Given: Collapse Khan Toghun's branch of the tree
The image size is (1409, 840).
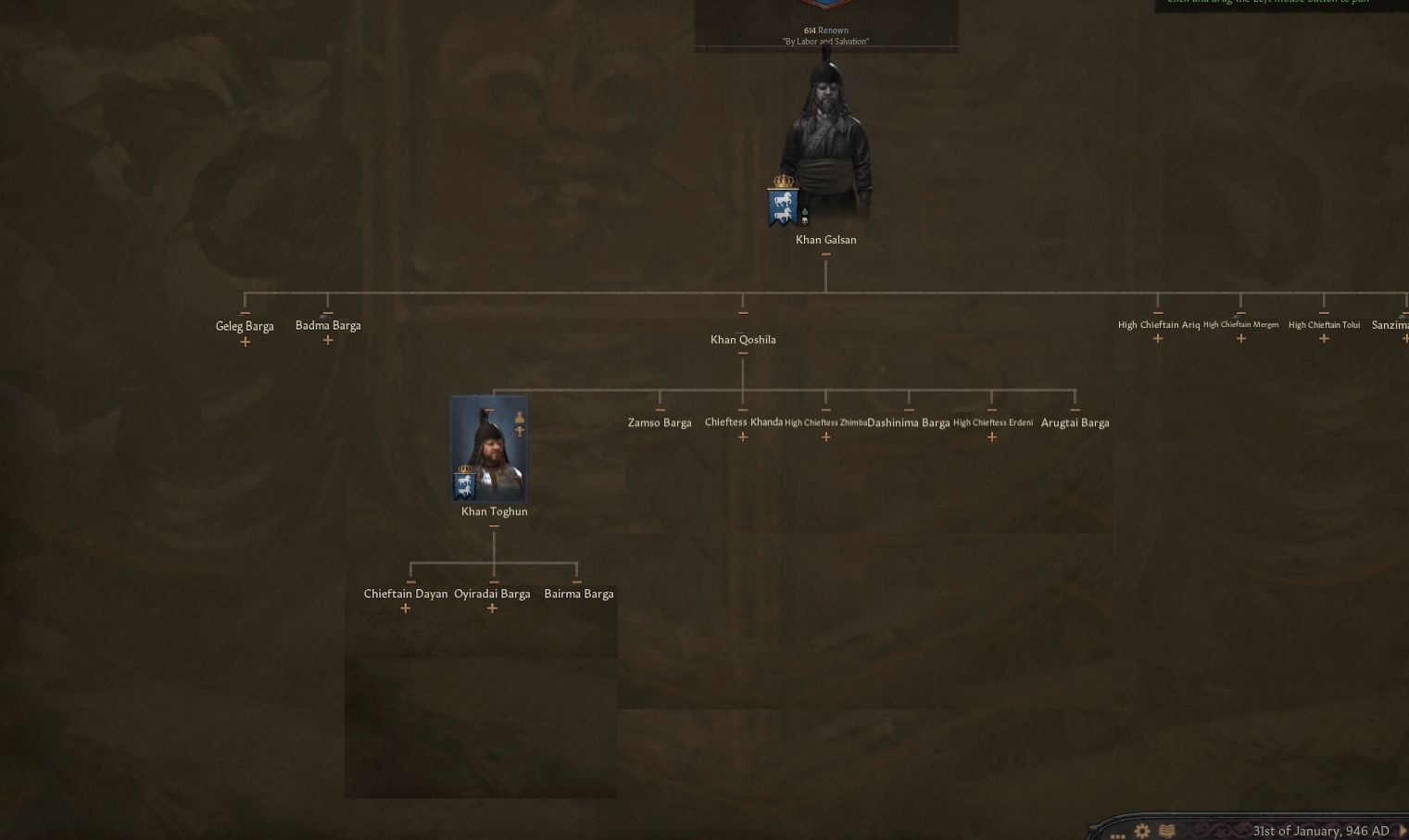Looking at the screenshot, I should coord(494,525).
